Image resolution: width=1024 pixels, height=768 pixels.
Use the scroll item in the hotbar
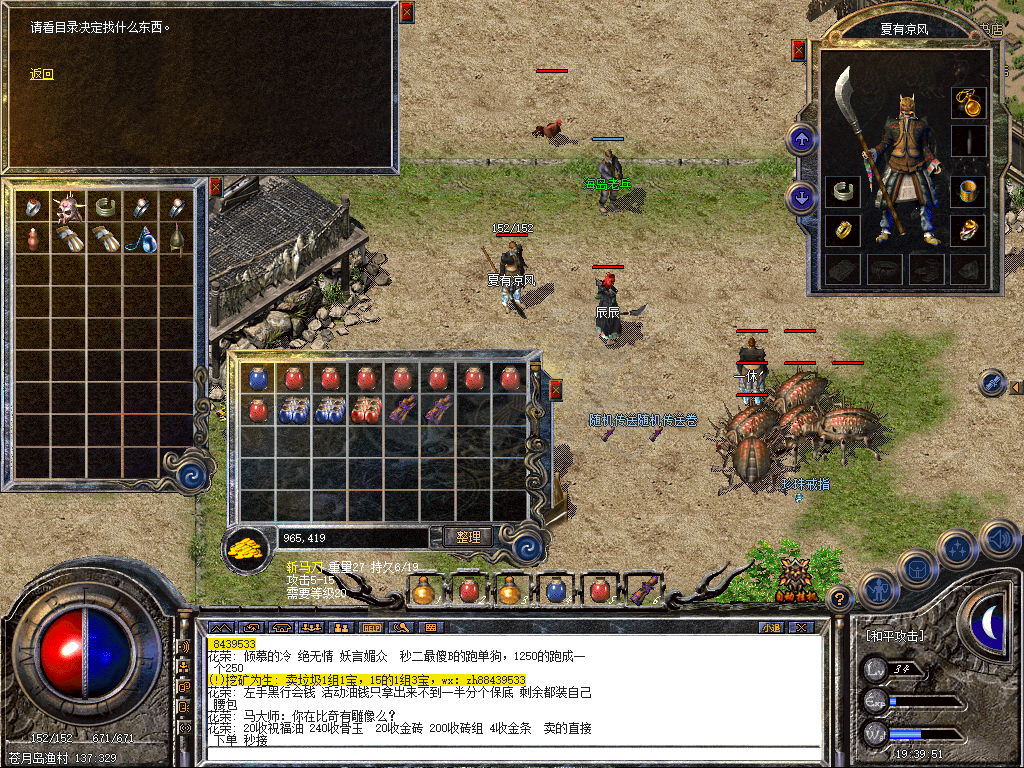click(642, 588)
